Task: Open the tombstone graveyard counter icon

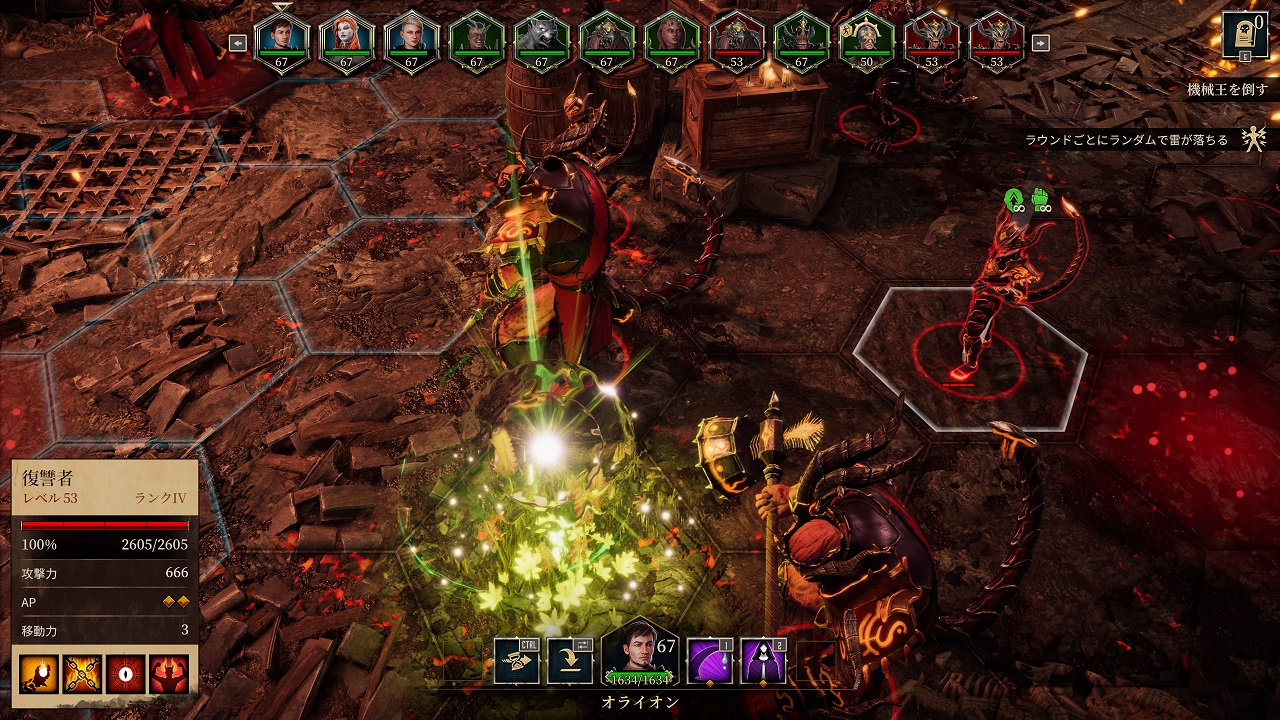Action: pos(1244,35)
